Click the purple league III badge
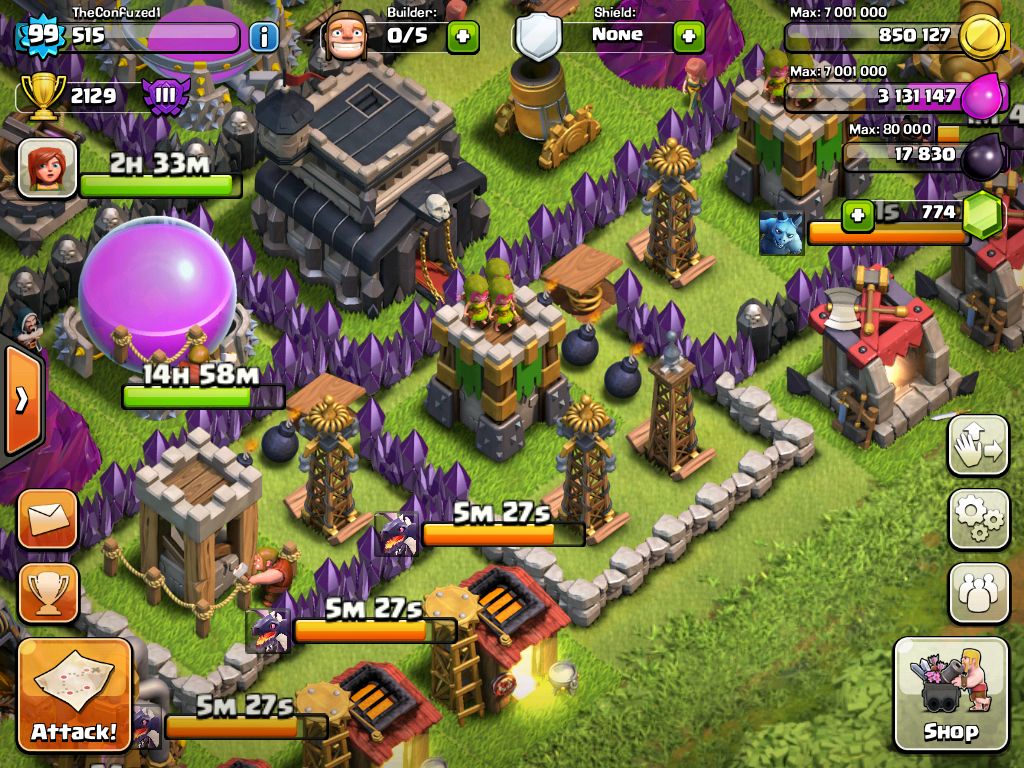 click(164, 96)
